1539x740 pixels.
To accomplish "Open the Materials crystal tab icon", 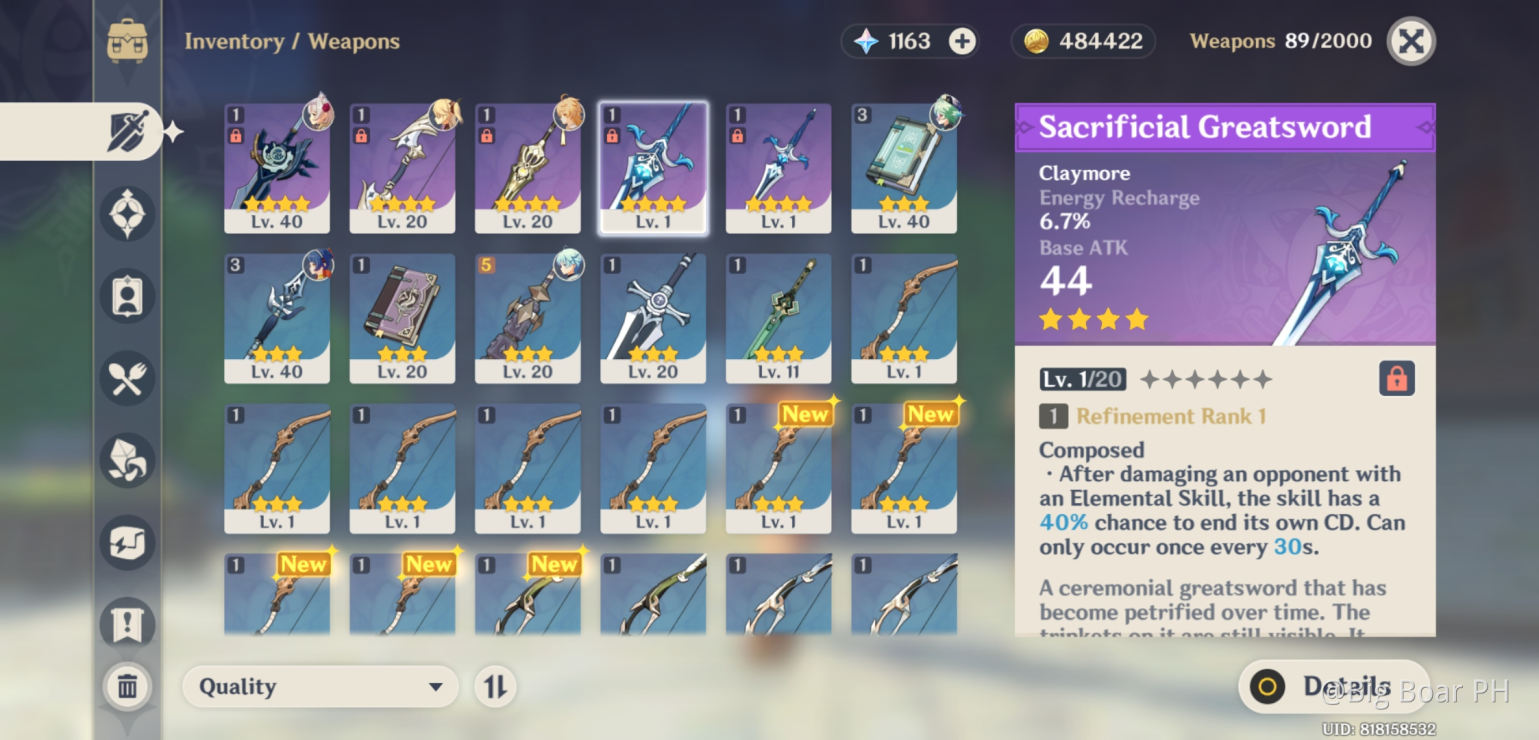I will point(127,460).
